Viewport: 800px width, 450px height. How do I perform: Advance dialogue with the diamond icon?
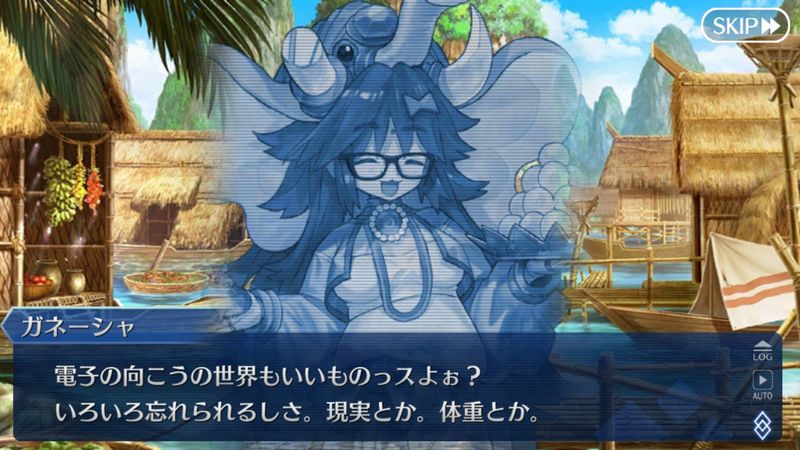point(764,424)
